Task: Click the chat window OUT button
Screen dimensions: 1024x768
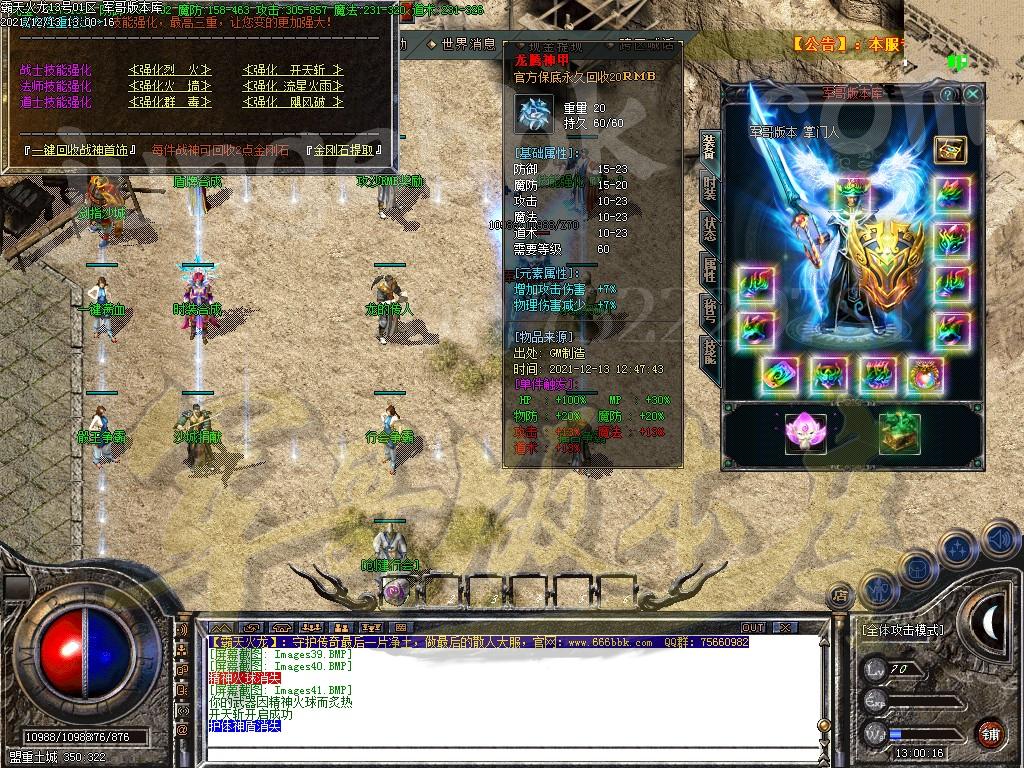Action: (752, 627)
